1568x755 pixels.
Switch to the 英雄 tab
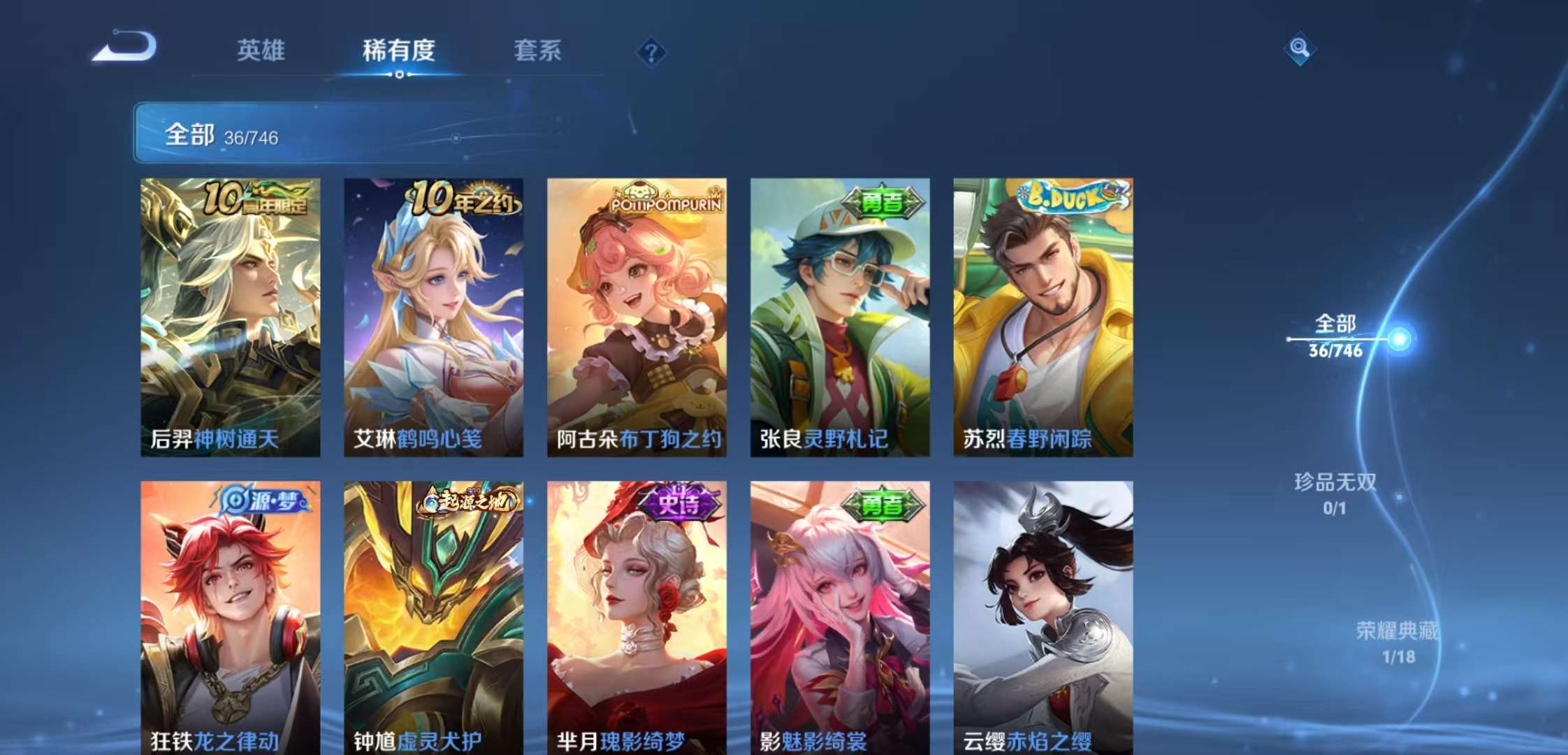[x=262, y=50]
